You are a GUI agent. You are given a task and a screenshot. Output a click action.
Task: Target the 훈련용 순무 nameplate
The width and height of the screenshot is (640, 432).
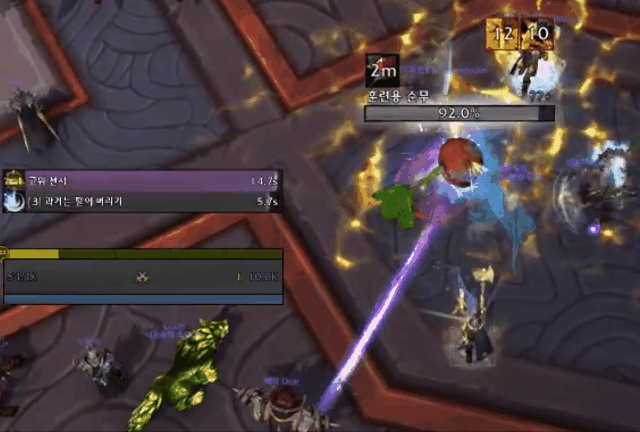coord(459,113)
